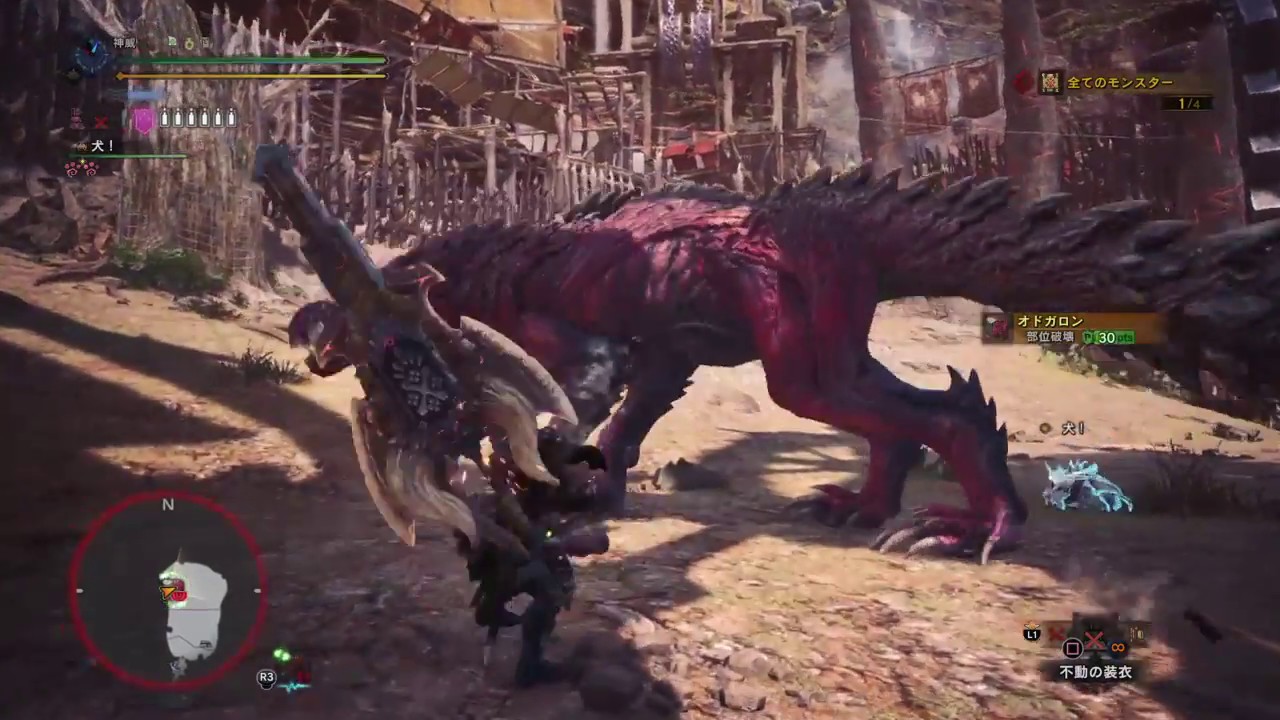Select the square button icon near the item bar
The image size is (1280, 720).
coord(1071,647)
